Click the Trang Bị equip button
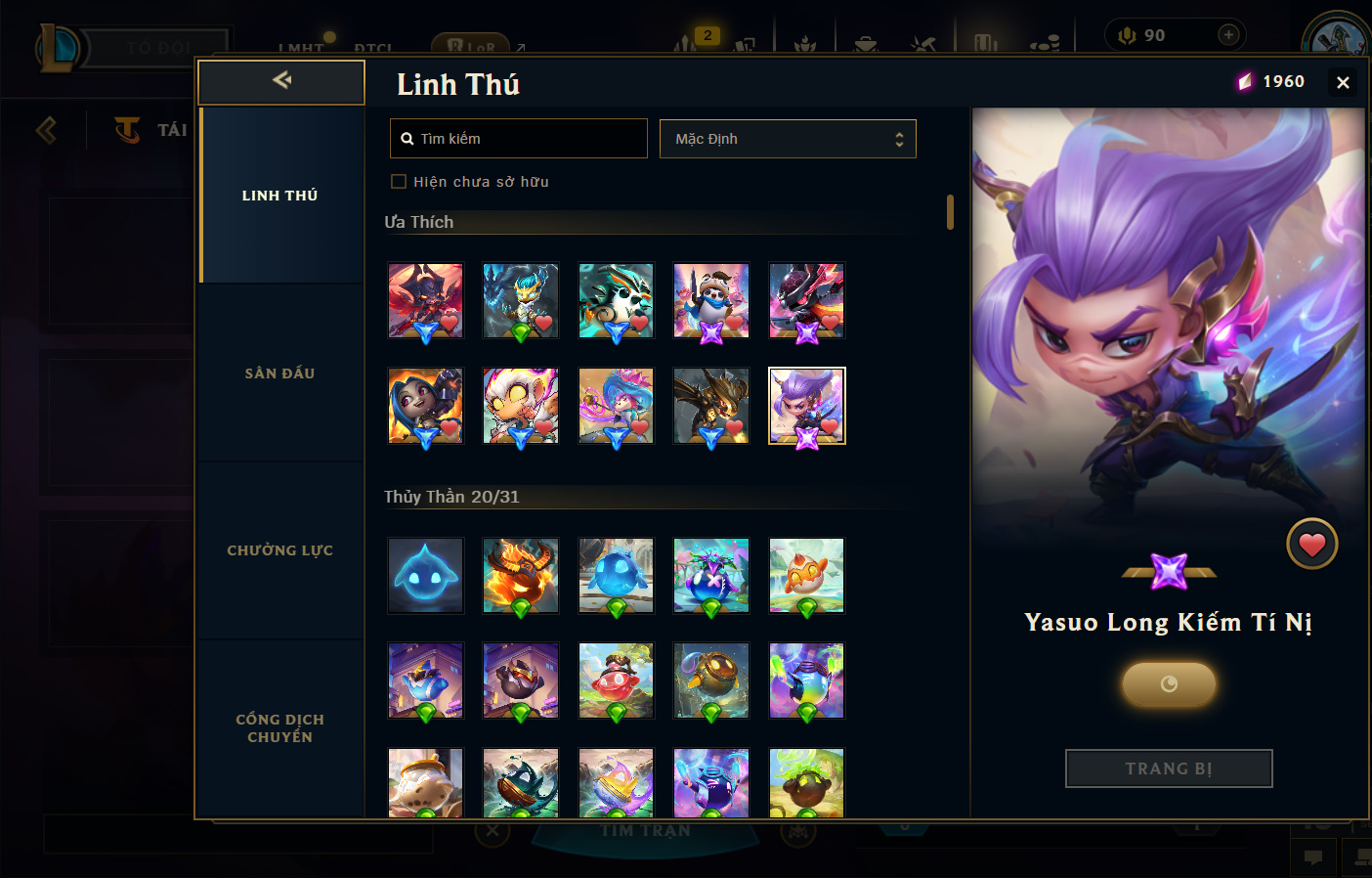 click(1169, 768)
